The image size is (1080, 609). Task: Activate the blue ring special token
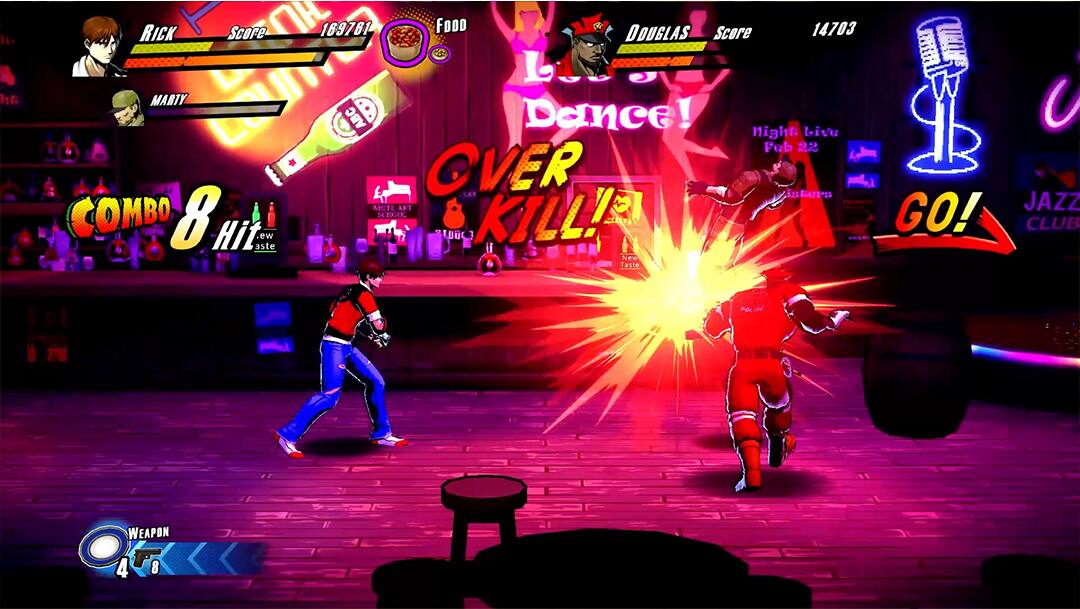coord(102,547)
